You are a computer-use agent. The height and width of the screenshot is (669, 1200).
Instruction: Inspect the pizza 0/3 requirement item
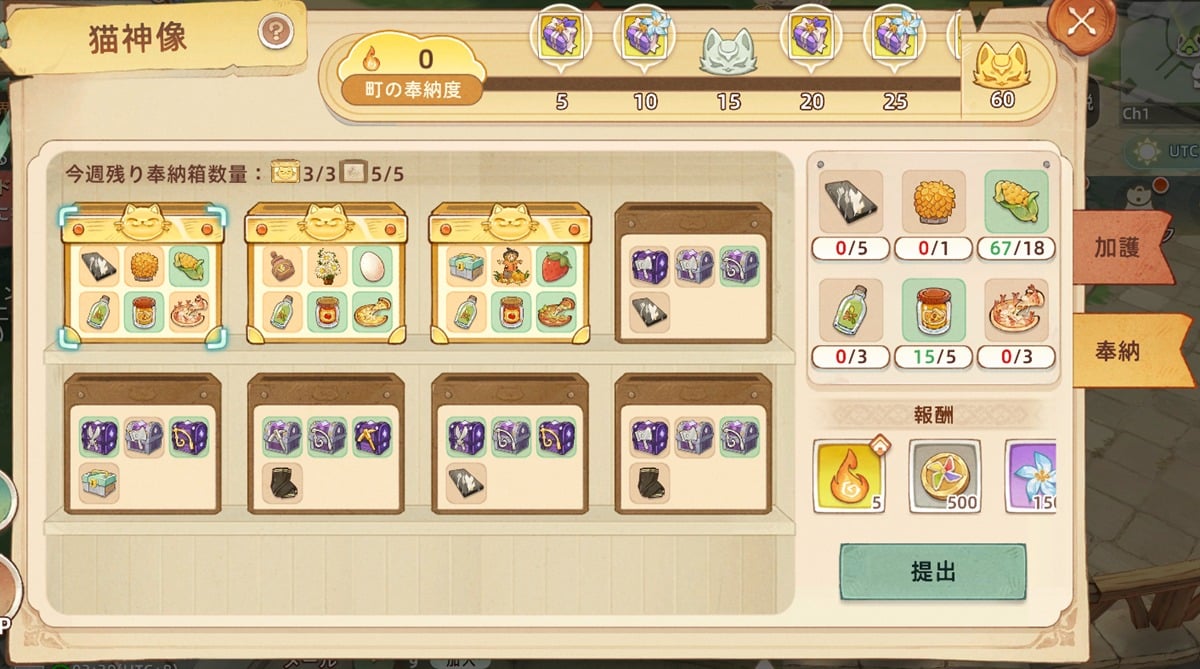1016,311
